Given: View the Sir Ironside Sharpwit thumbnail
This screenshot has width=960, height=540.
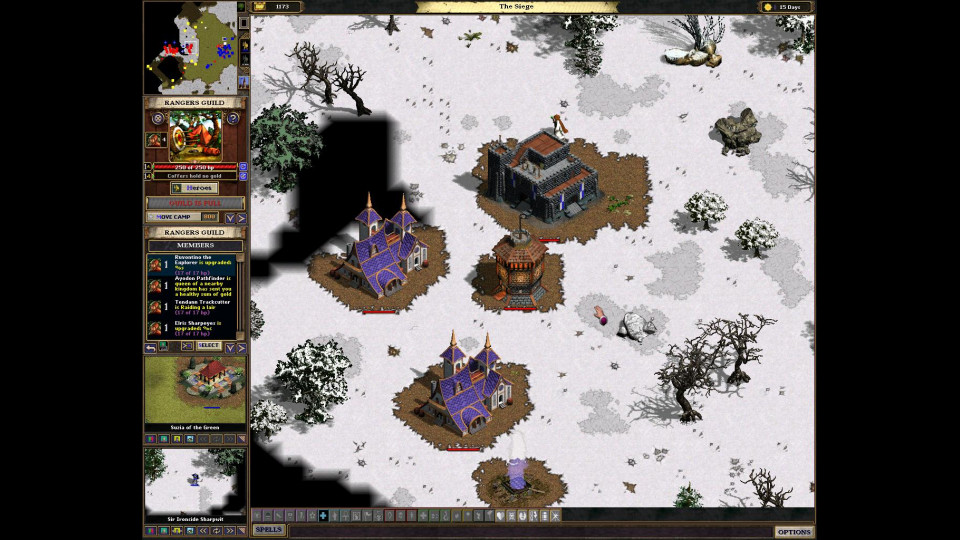Looking at the screenshot, I should [195, 481].
